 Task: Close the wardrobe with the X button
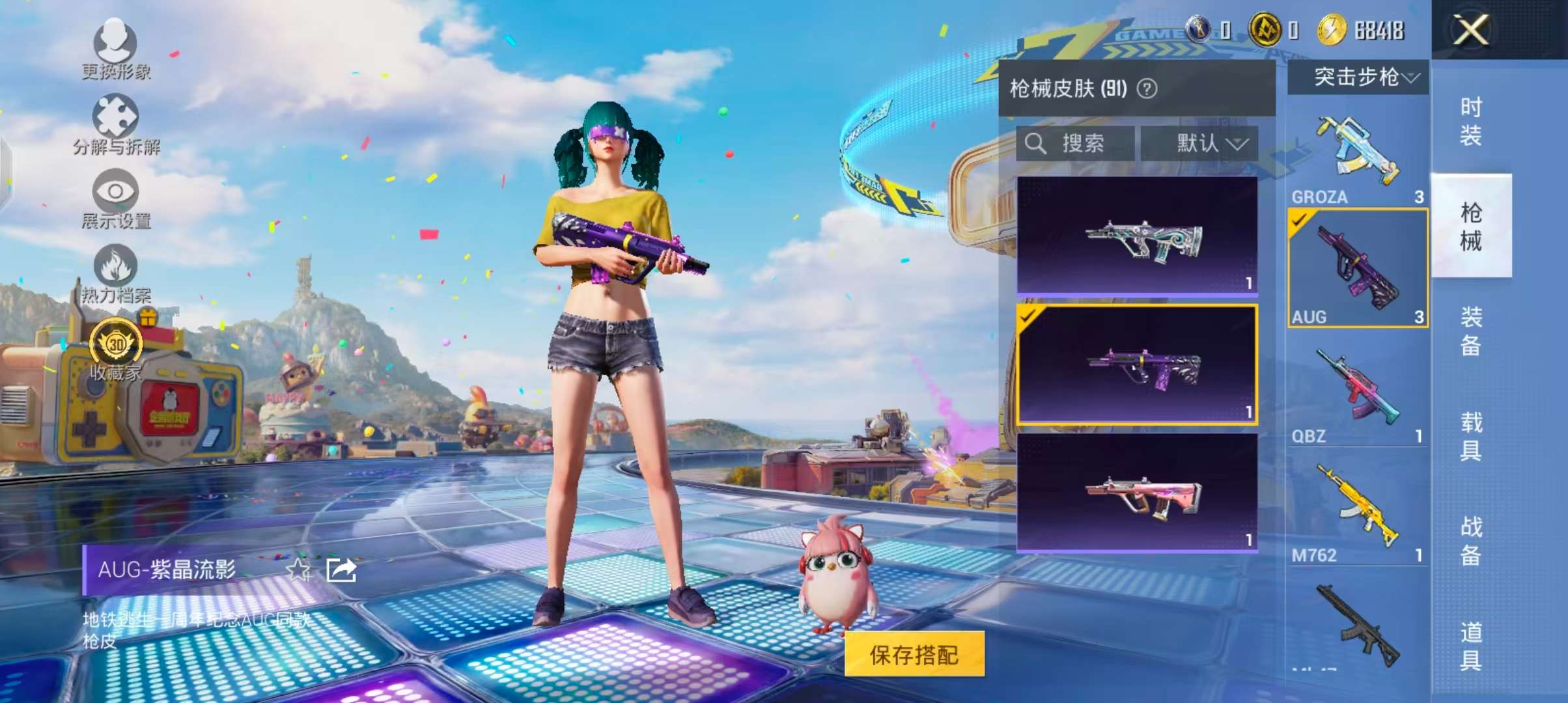pos(1471,30)
